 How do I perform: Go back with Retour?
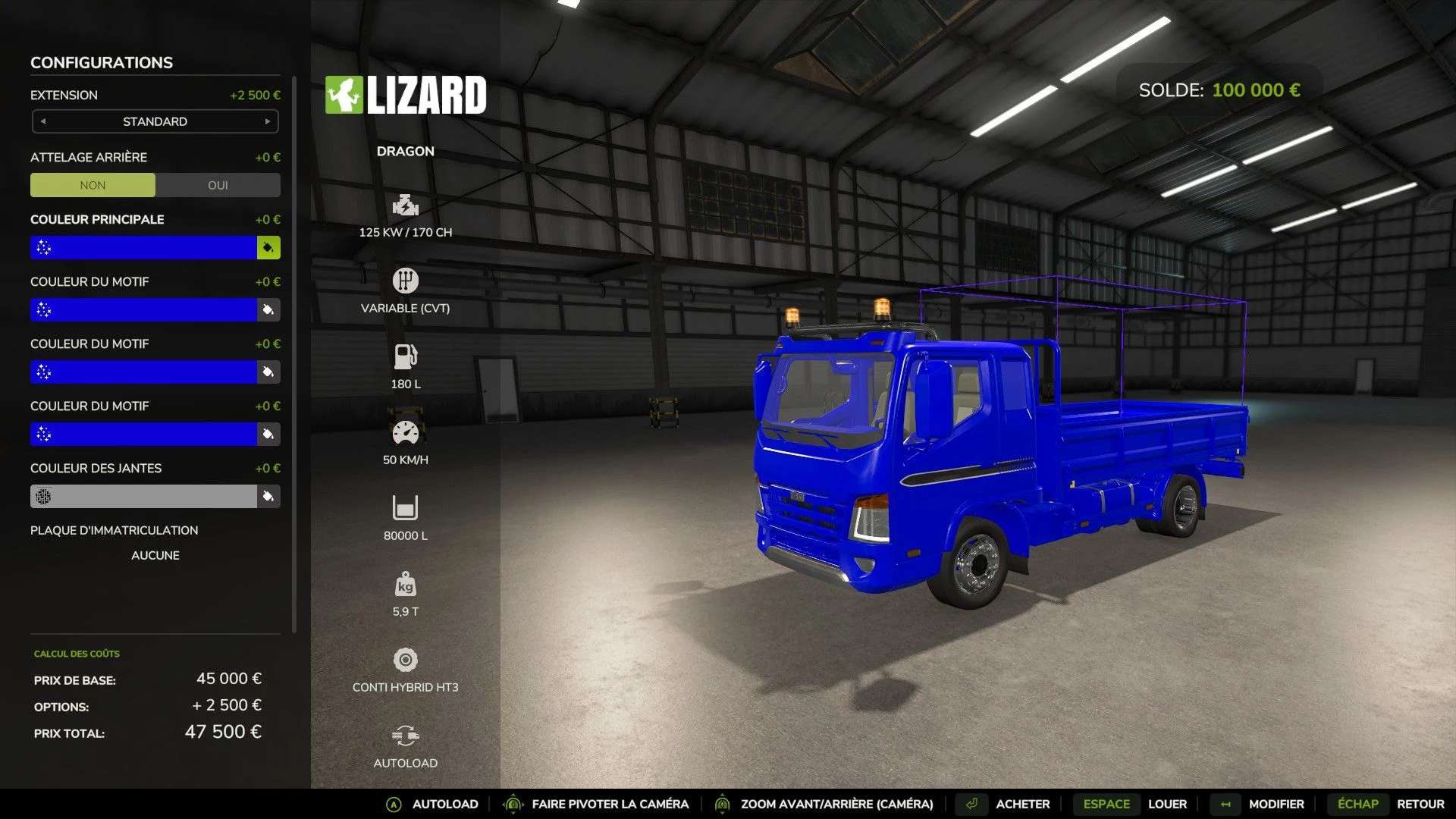(1420, 804)
